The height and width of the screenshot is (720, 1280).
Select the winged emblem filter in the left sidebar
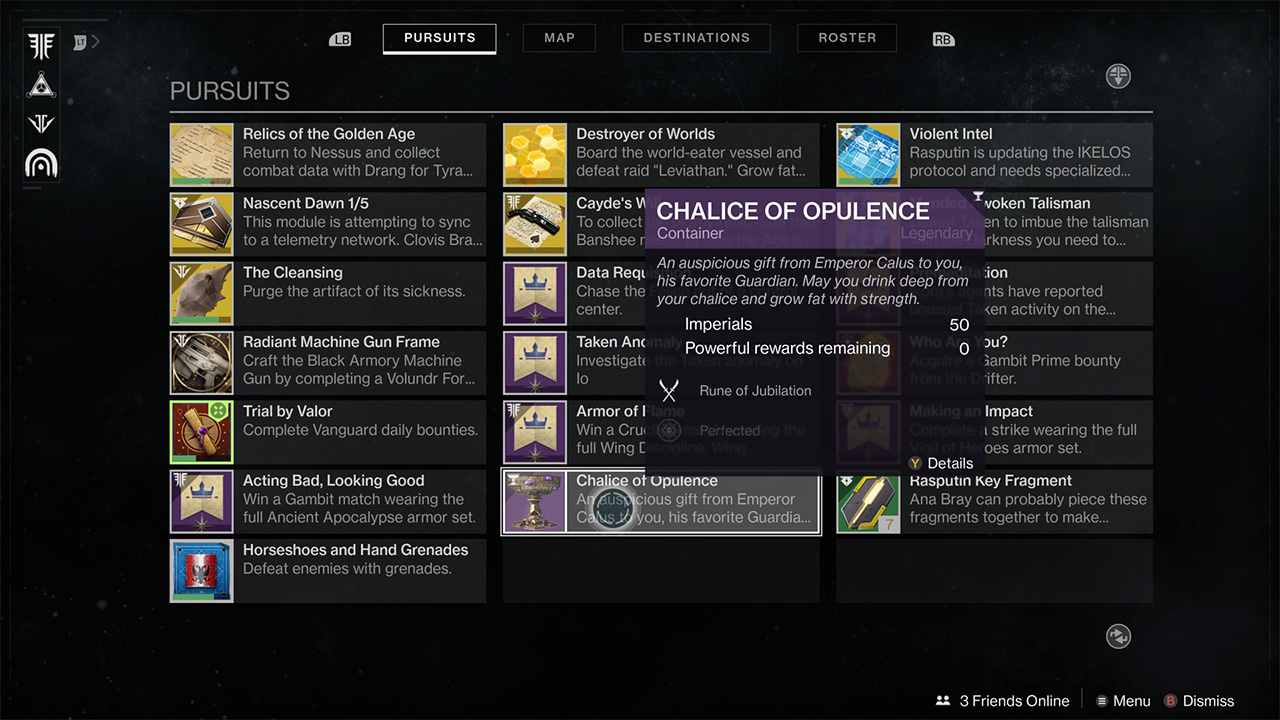(40, 45)
